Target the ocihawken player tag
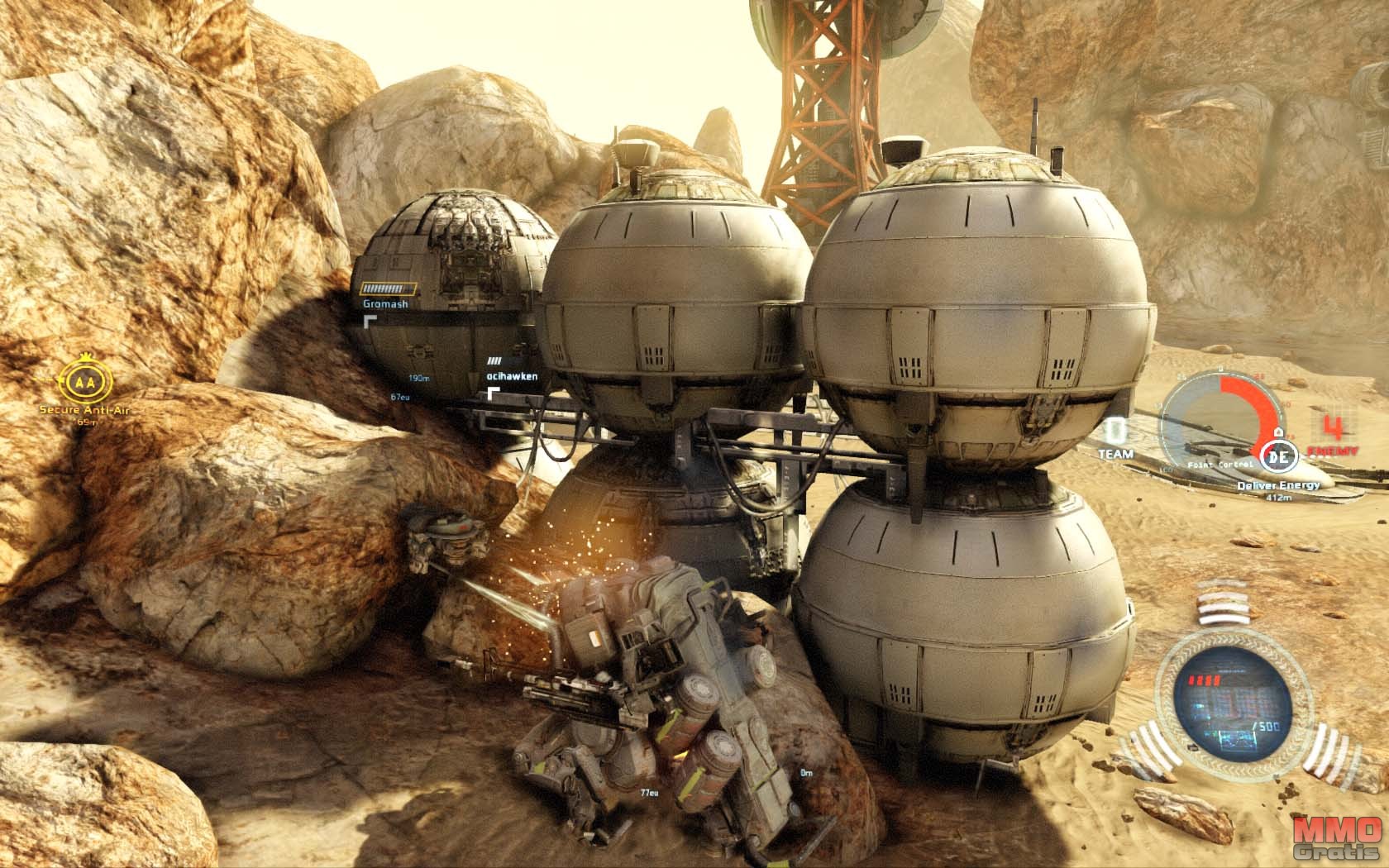1389x868 pixels. pyautogui.click(x=513, y=376)
